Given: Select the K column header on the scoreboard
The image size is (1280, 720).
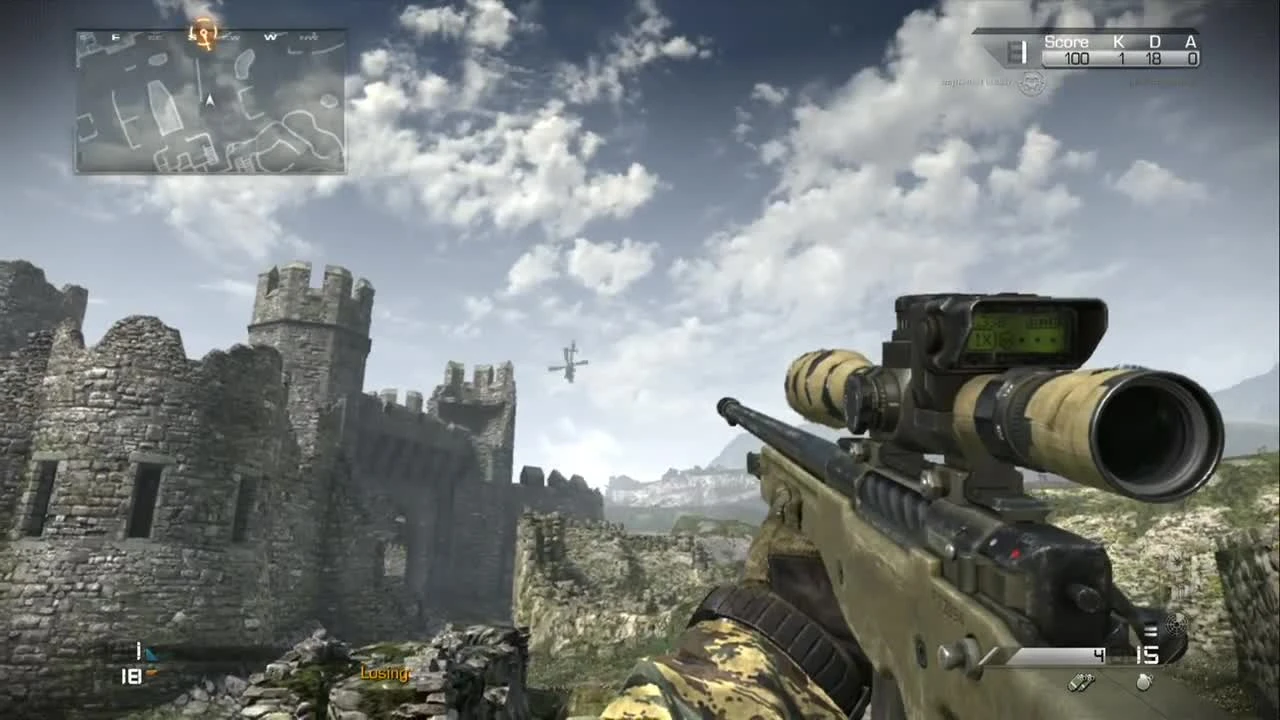Looking at the screenshot, I should pos(1119,42).
